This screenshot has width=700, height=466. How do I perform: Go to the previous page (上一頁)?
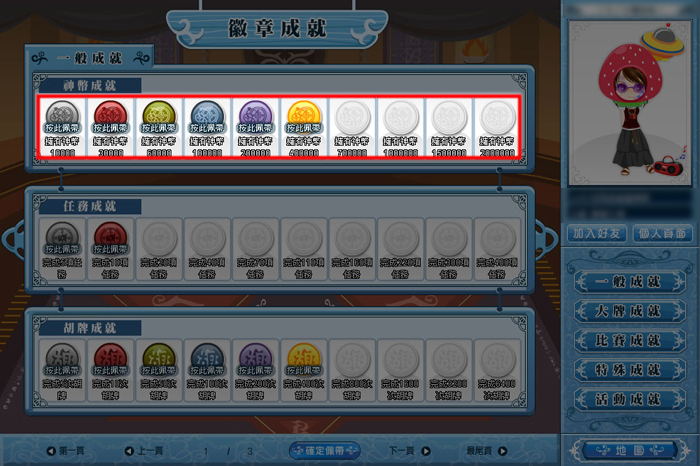click(145, 451)
